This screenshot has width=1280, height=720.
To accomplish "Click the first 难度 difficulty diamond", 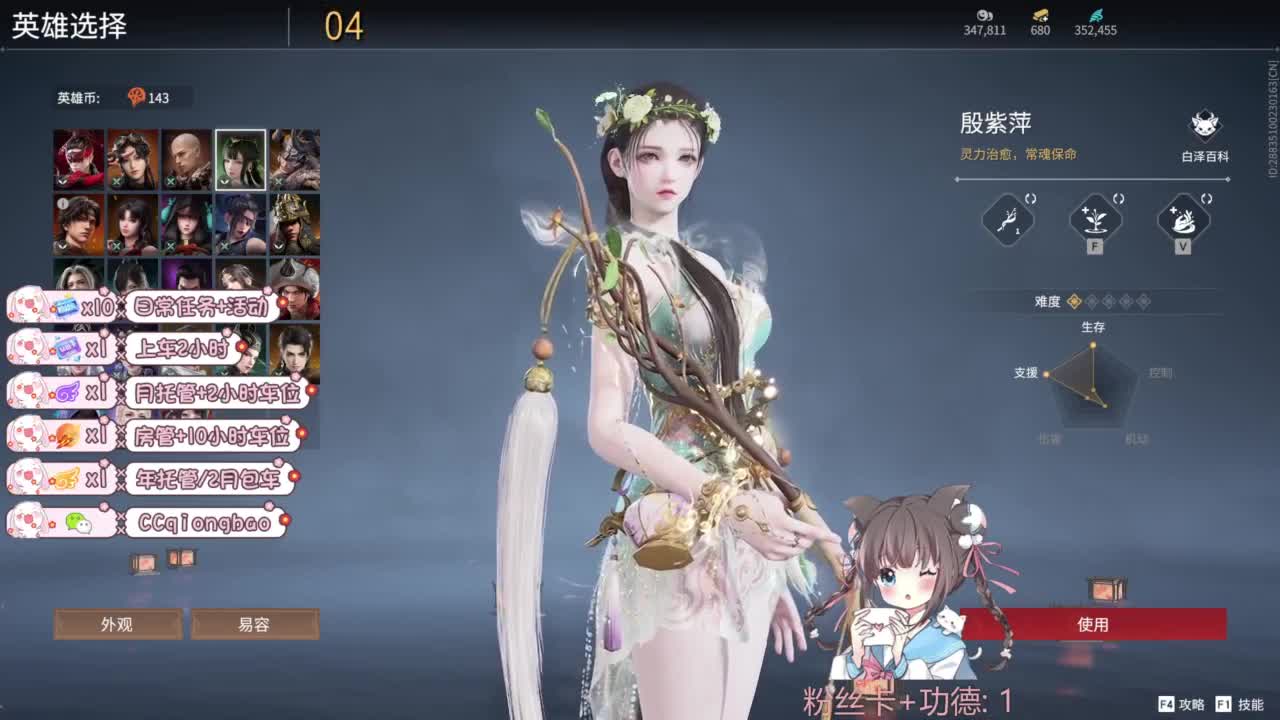I will pyautogui.click(x=1073, y=301).
